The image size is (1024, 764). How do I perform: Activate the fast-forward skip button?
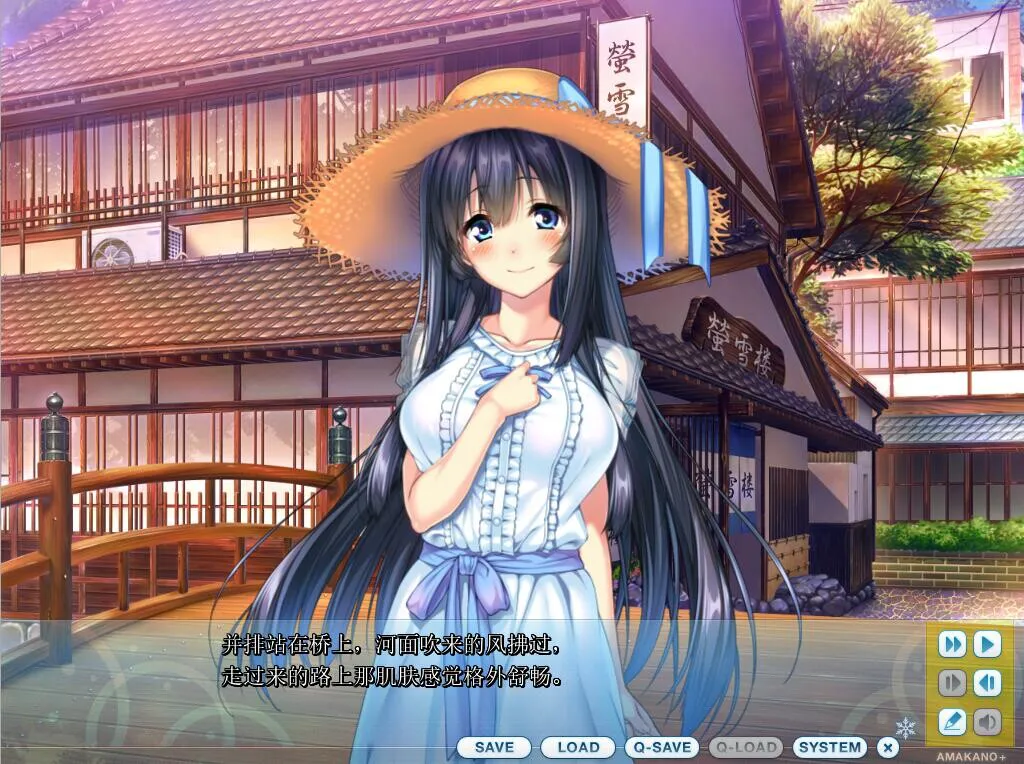[952, 644]
